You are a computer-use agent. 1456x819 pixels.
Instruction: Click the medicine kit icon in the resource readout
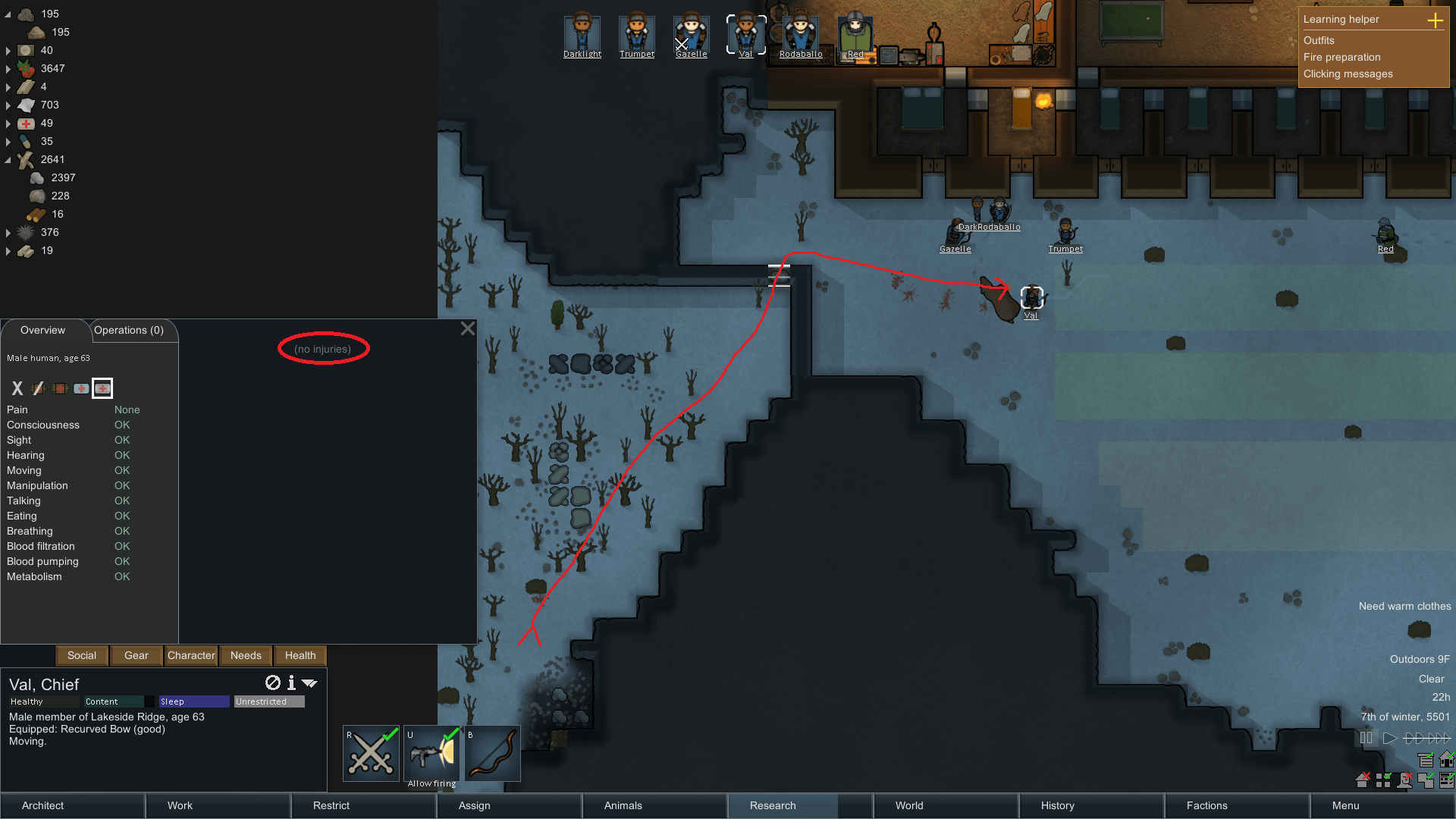pos(24,123)
